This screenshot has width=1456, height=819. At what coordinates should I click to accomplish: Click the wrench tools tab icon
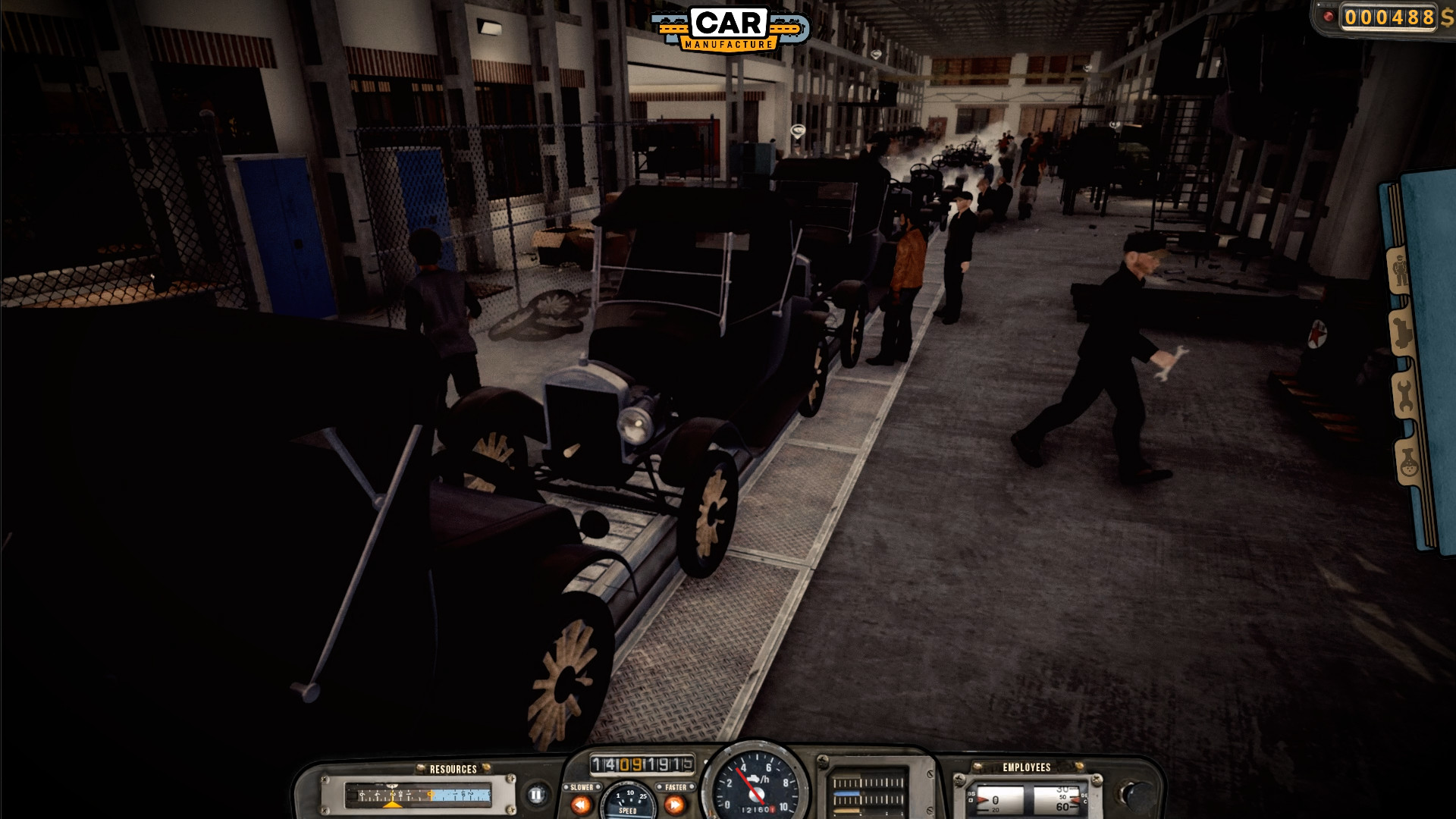[1403, 395]
